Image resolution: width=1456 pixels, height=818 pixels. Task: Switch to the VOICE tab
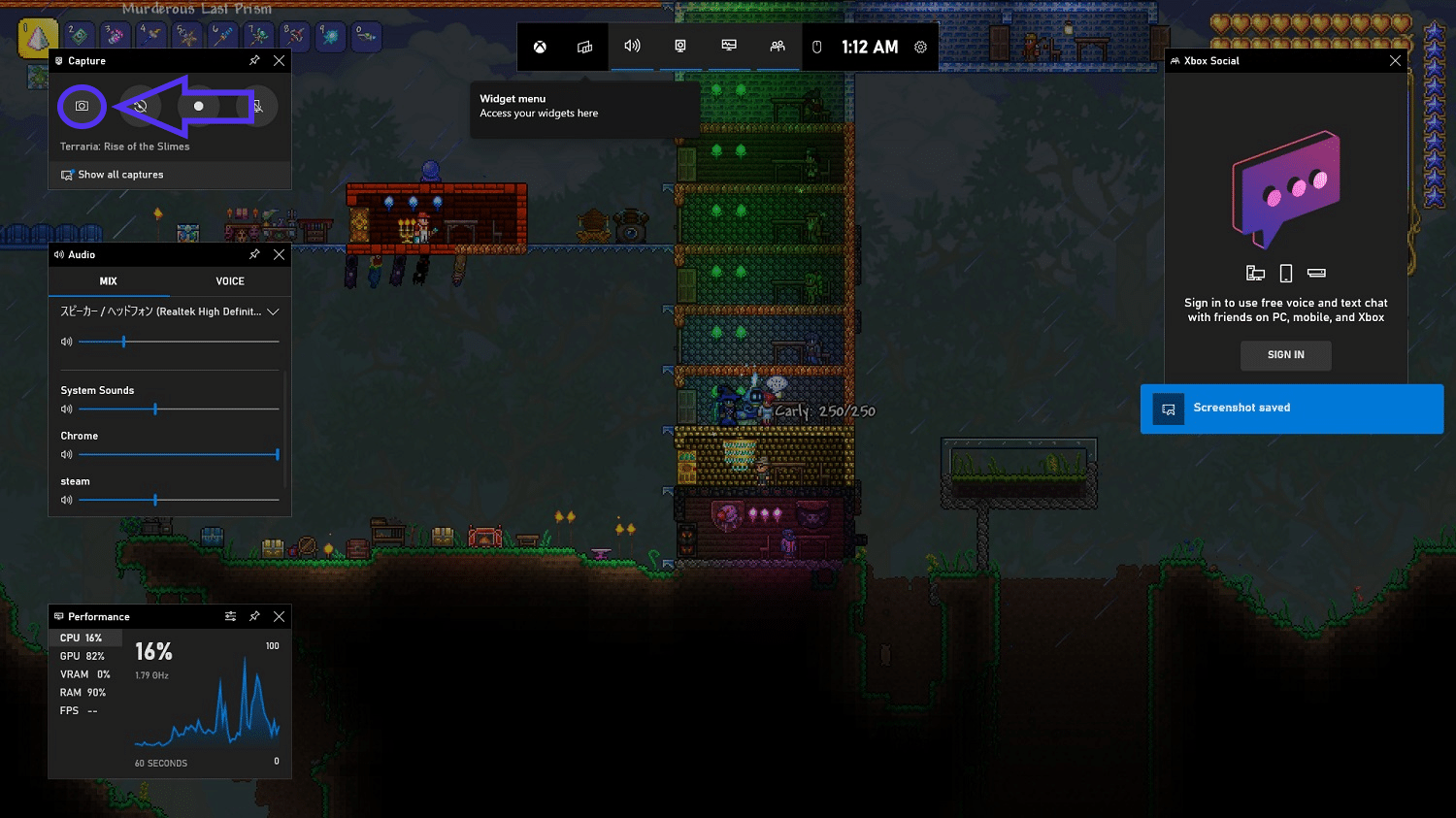(x=230, y=280)
